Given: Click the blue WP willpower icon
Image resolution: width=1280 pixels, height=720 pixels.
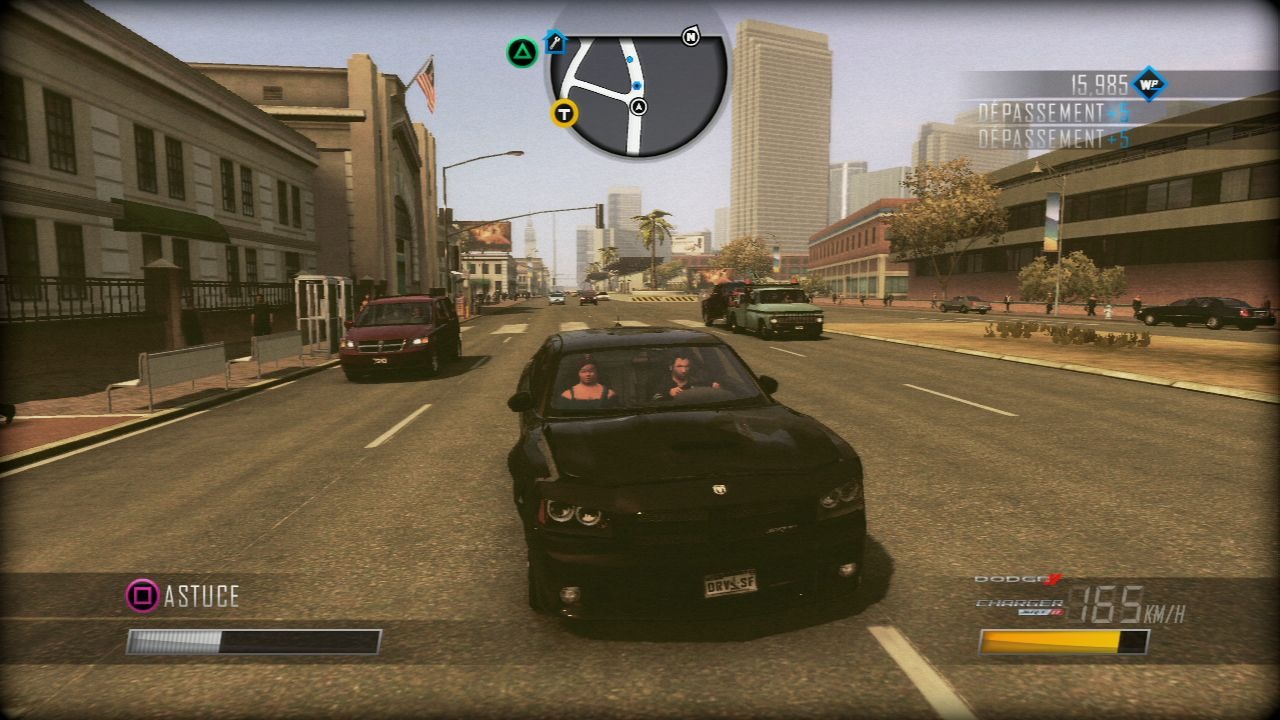Looking at the screenshot, I should tap(1149, 84).
